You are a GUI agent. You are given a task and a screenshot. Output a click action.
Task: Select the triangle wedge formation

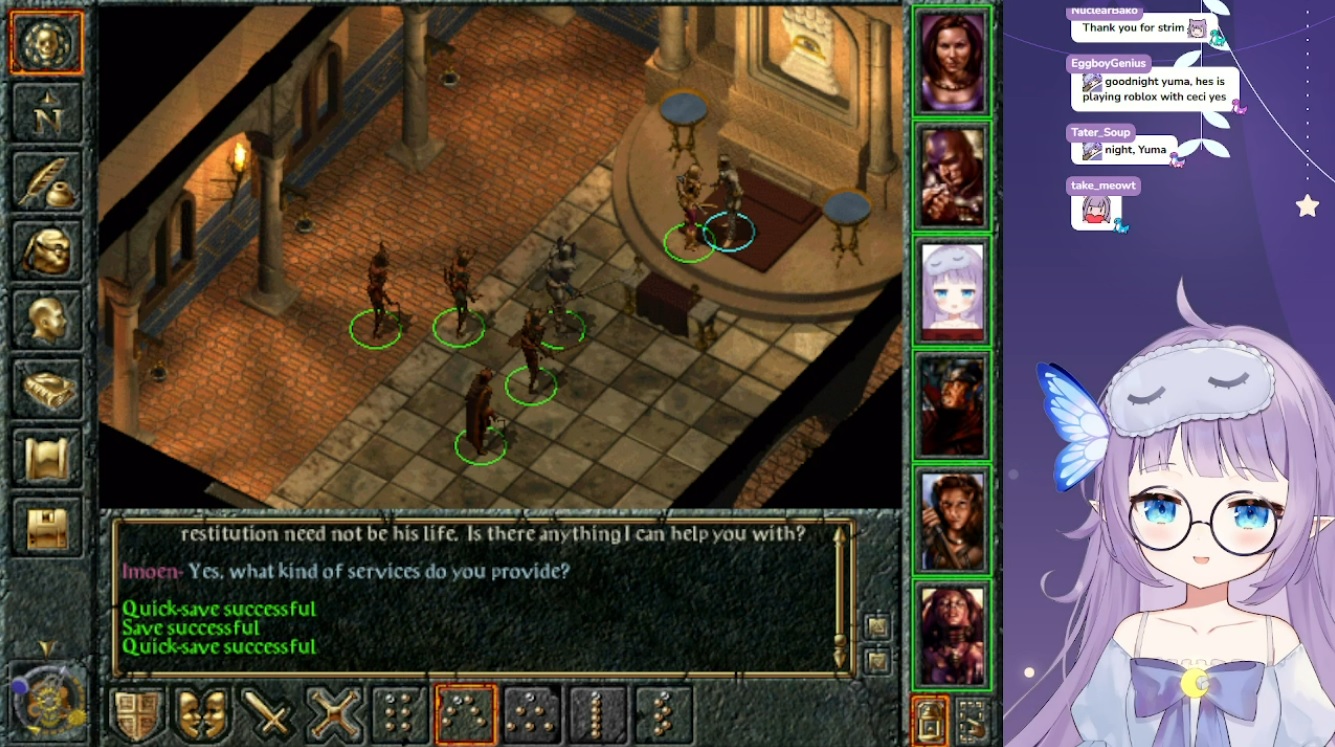point(532,715)
